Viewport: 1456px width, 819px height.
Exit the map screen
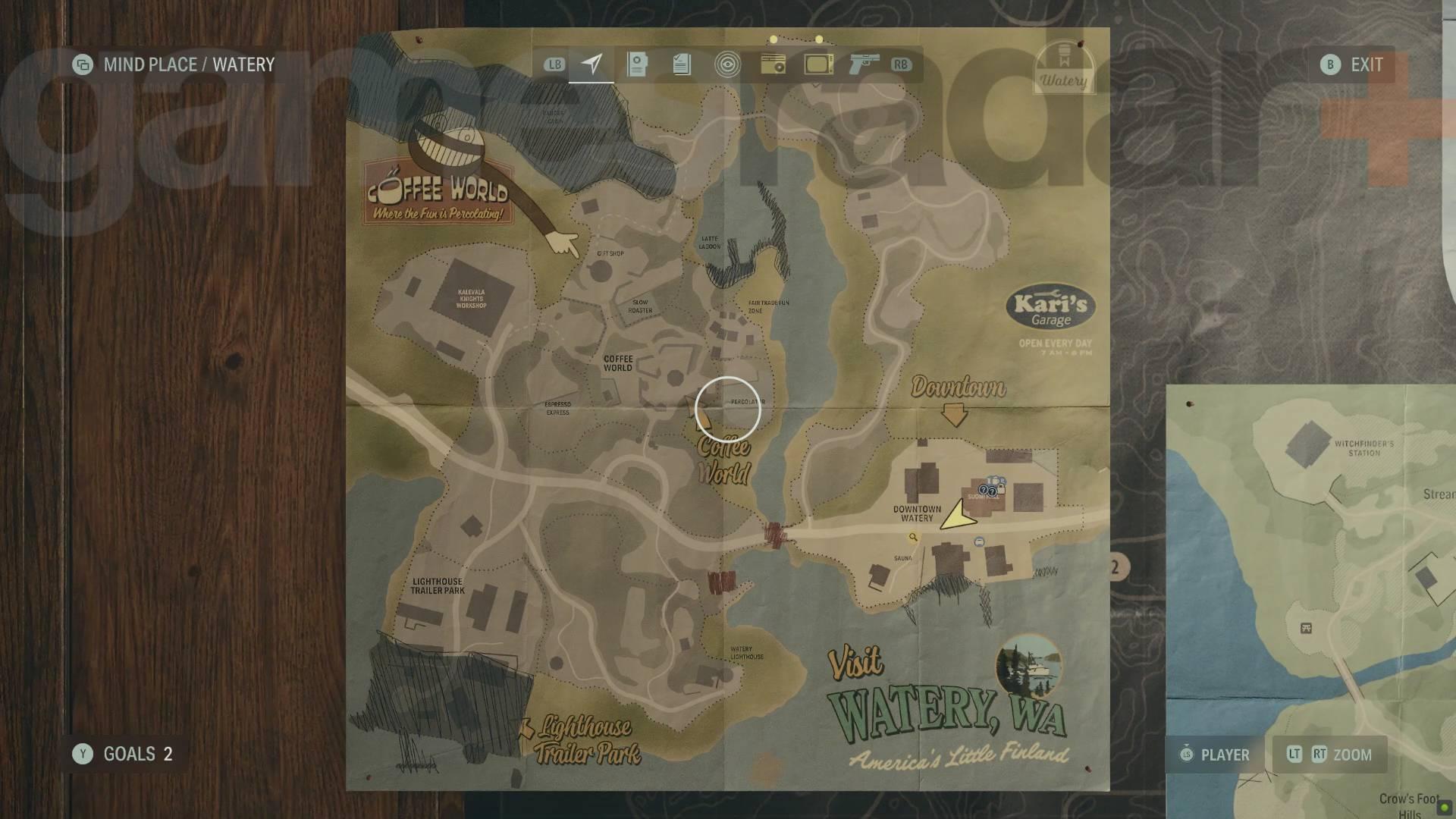1352,64
